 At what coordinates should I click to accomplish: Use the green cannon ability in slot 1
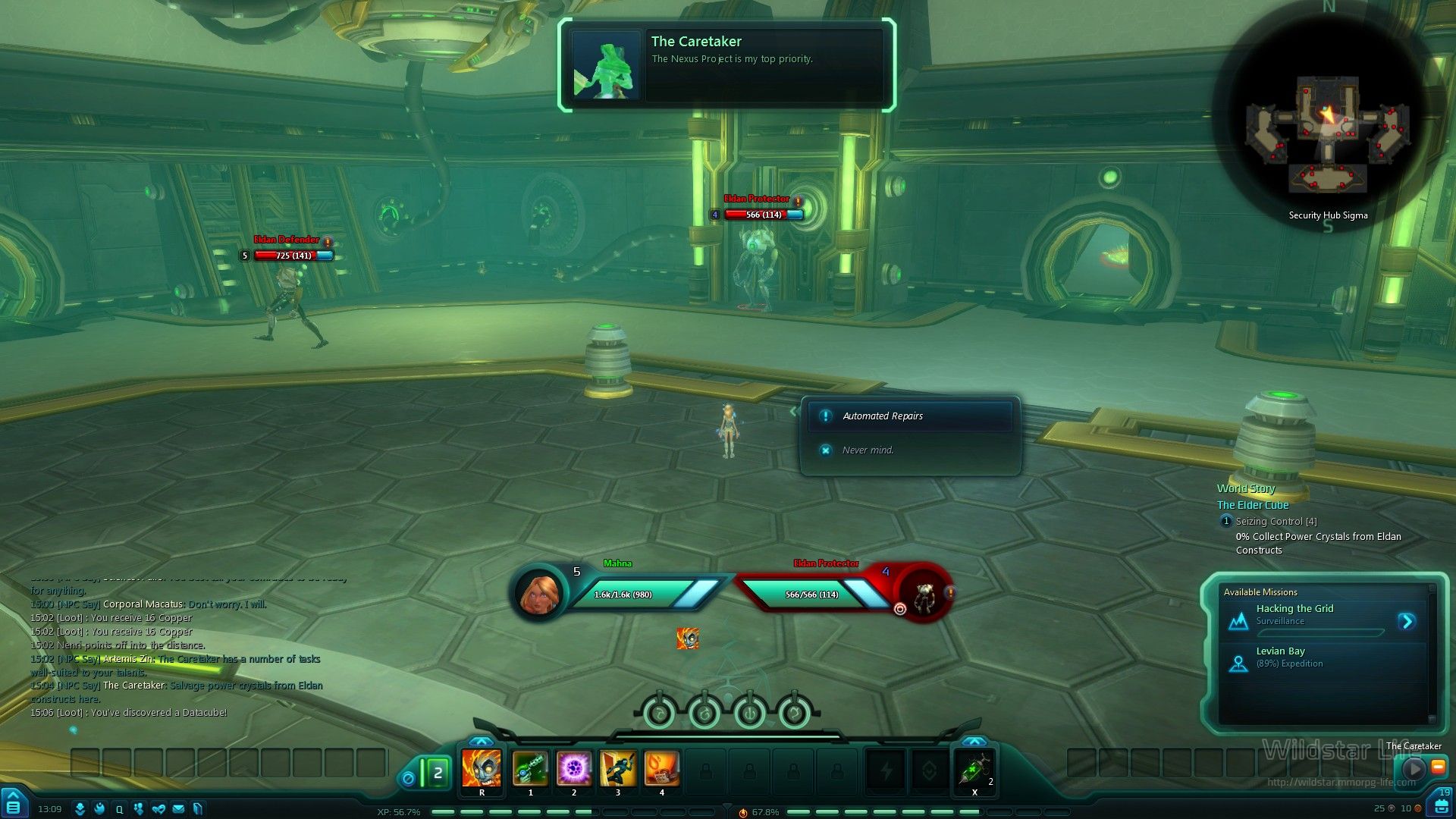(x=530, y=768)
